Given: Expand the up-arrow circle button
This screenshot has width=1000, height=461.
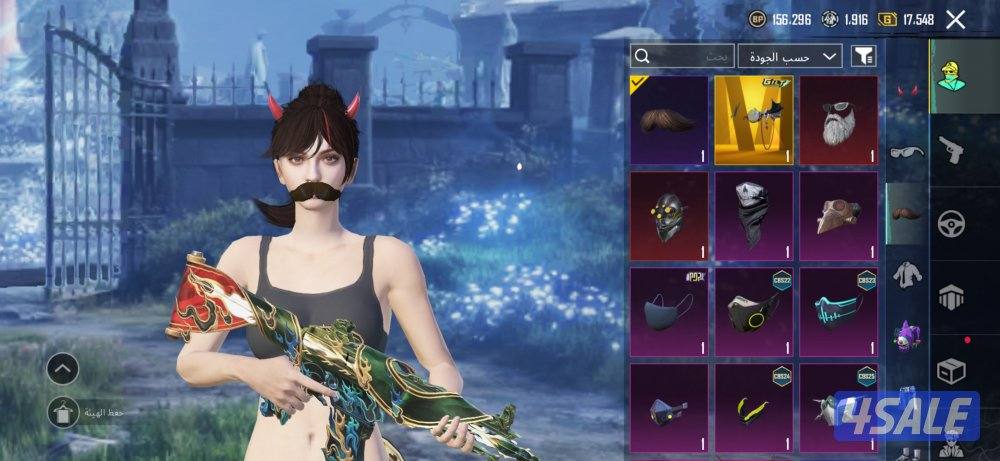Looking at the screenshot, I should click(x=63, y=369).
